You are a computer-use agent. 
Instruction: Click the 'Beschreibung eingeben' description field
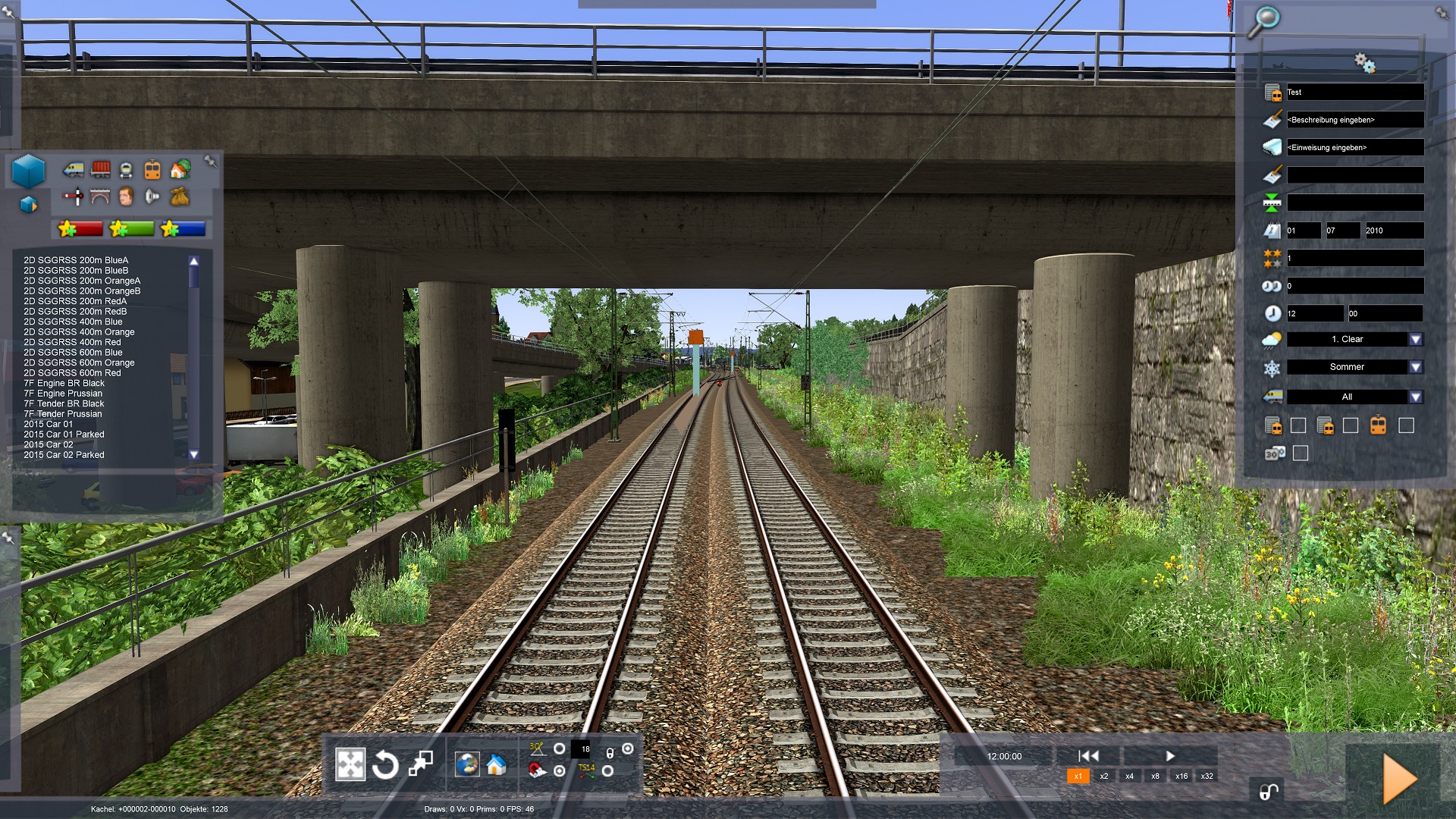(1354, 120)
